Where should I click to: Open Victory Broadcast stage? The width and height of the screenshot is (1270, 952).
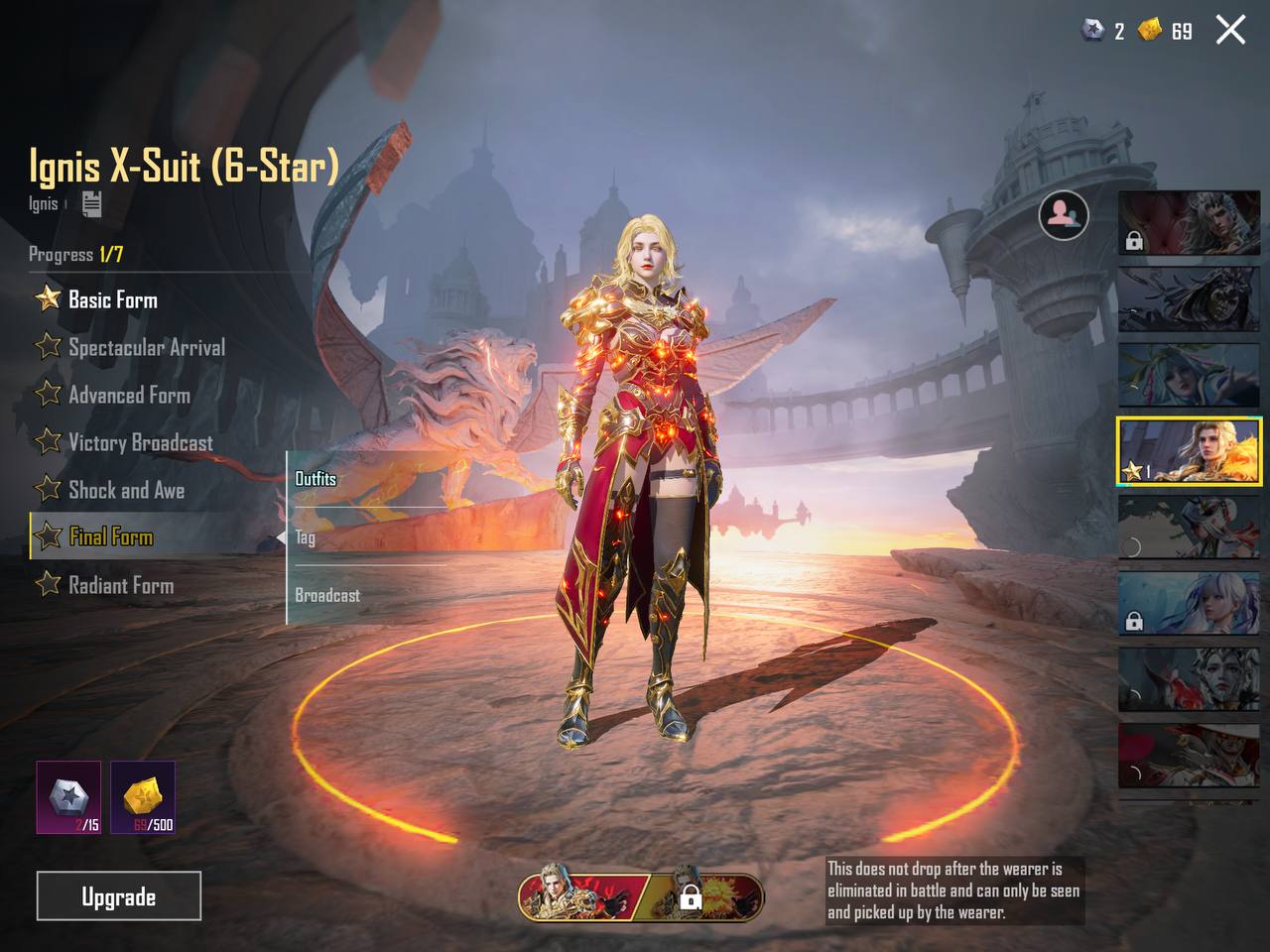pyautogui.click(x=140, y=442)
